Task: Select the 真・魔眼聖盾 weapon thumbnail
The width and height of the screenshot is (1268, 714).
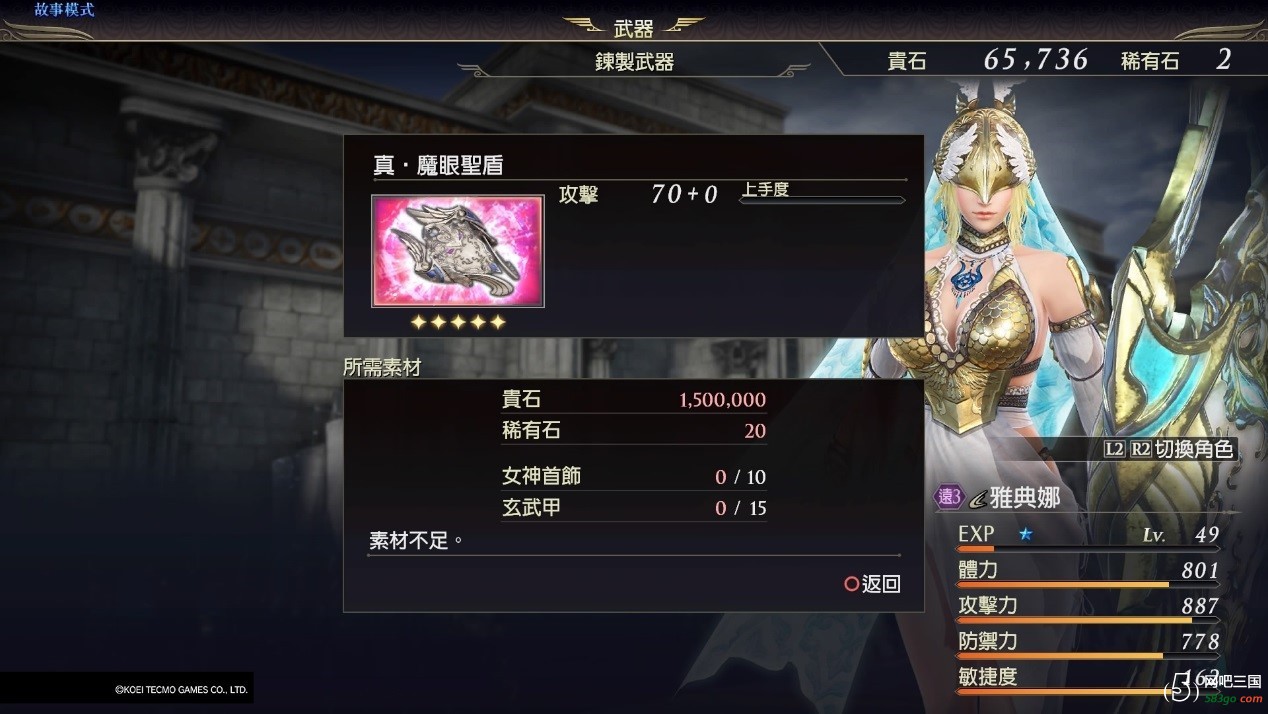Action: (457, 250)
